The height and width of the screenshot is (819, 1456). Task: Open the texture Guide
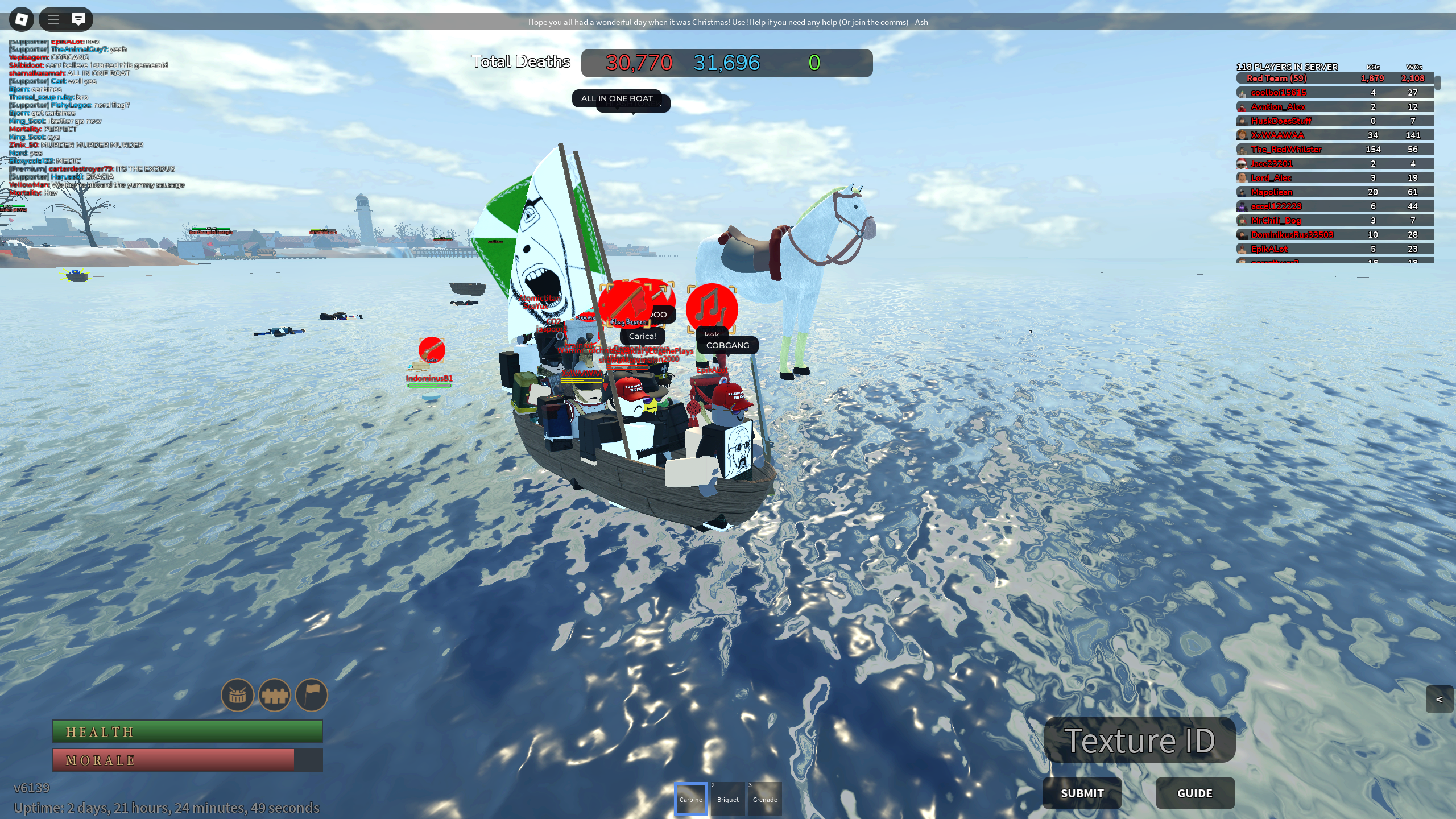coord(1194,793)
